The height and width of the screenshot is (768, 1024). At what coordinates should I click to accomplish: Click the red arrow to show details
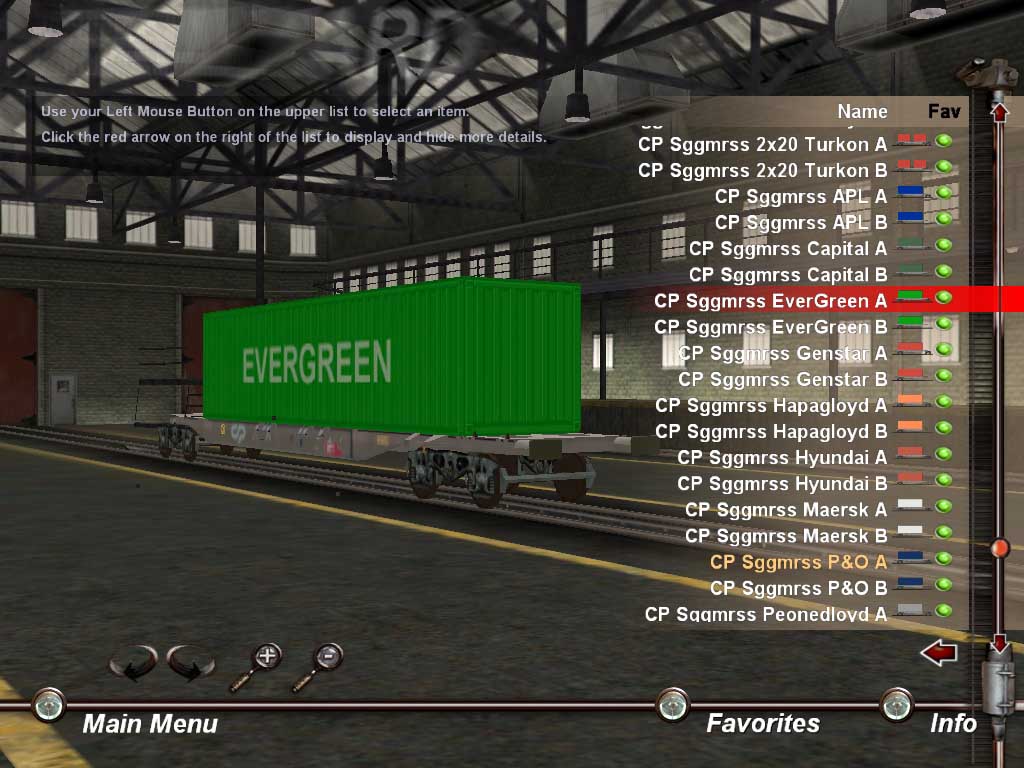pyautogui.click(x=938, y=654)
